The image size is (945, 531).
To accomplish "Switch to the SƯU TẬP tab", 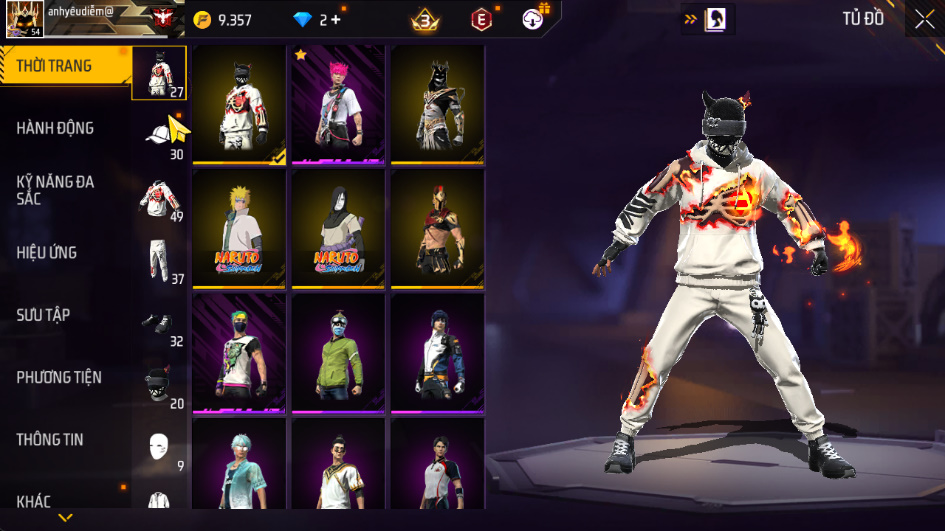I will (43, 315).
